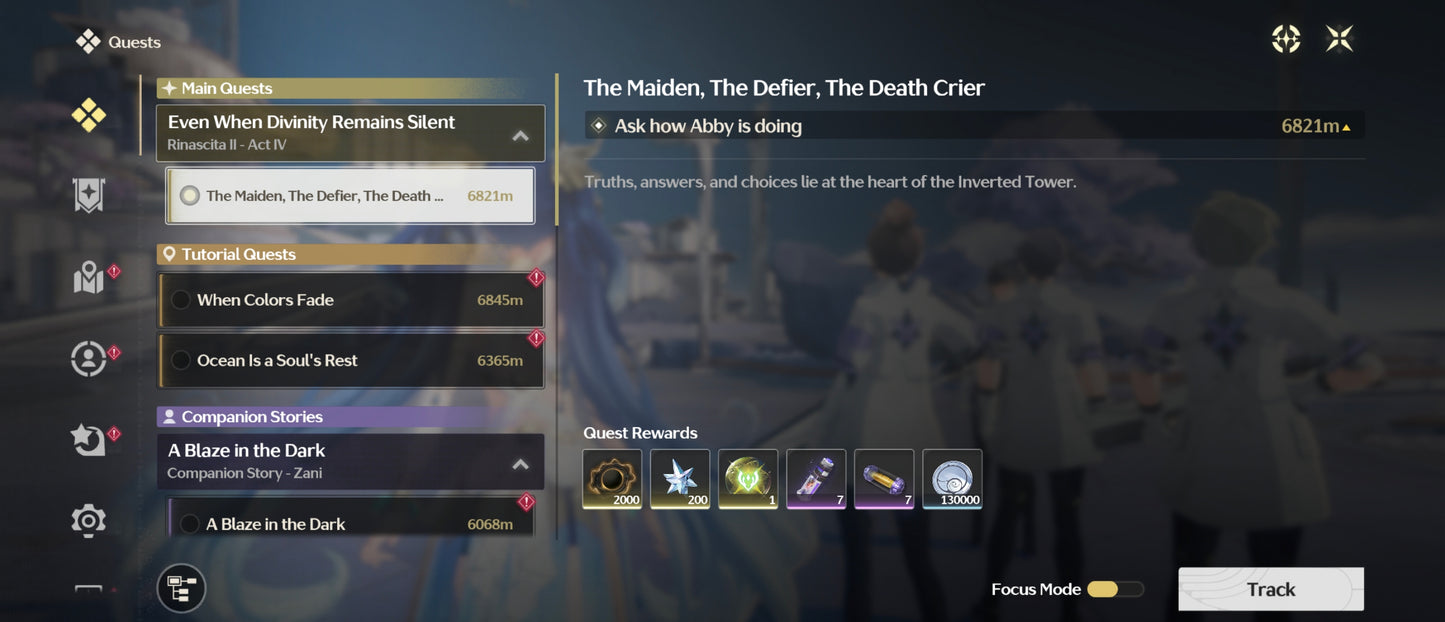Show the companion portrait quest category

[88, 358]
